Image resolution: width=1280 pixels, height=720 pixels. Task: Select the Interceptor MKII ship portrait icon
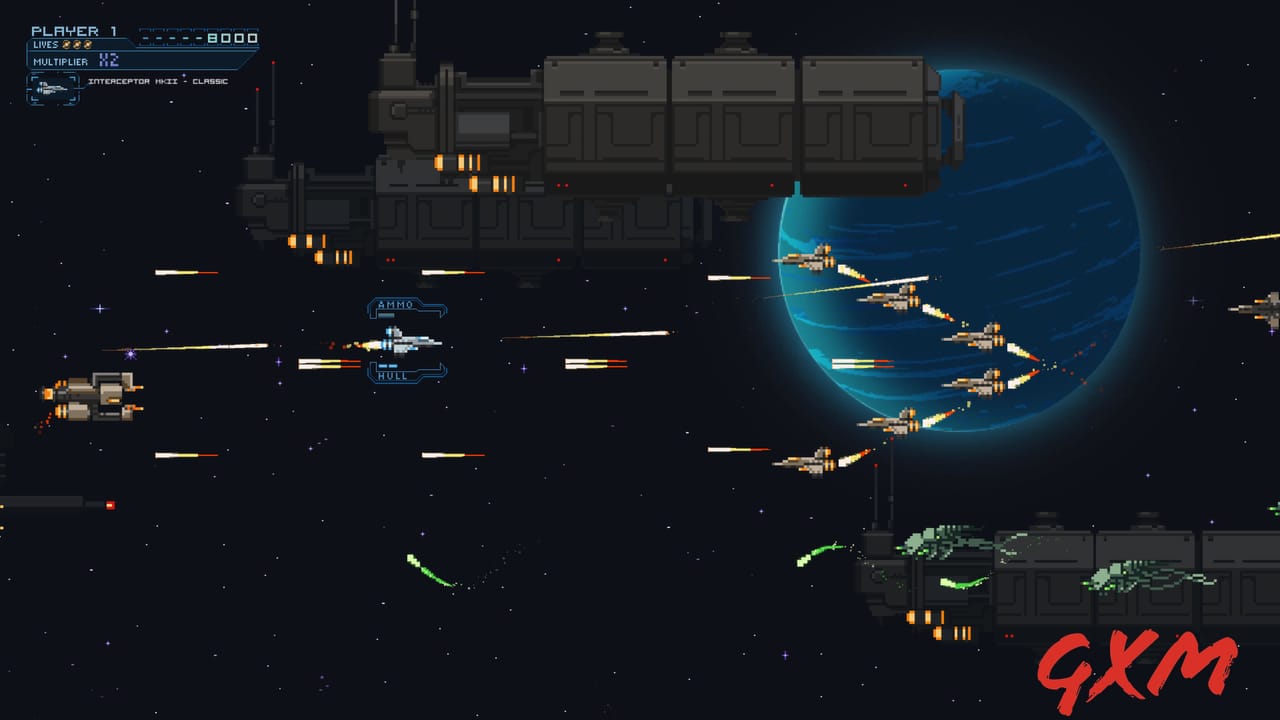(x=52, y=89)
